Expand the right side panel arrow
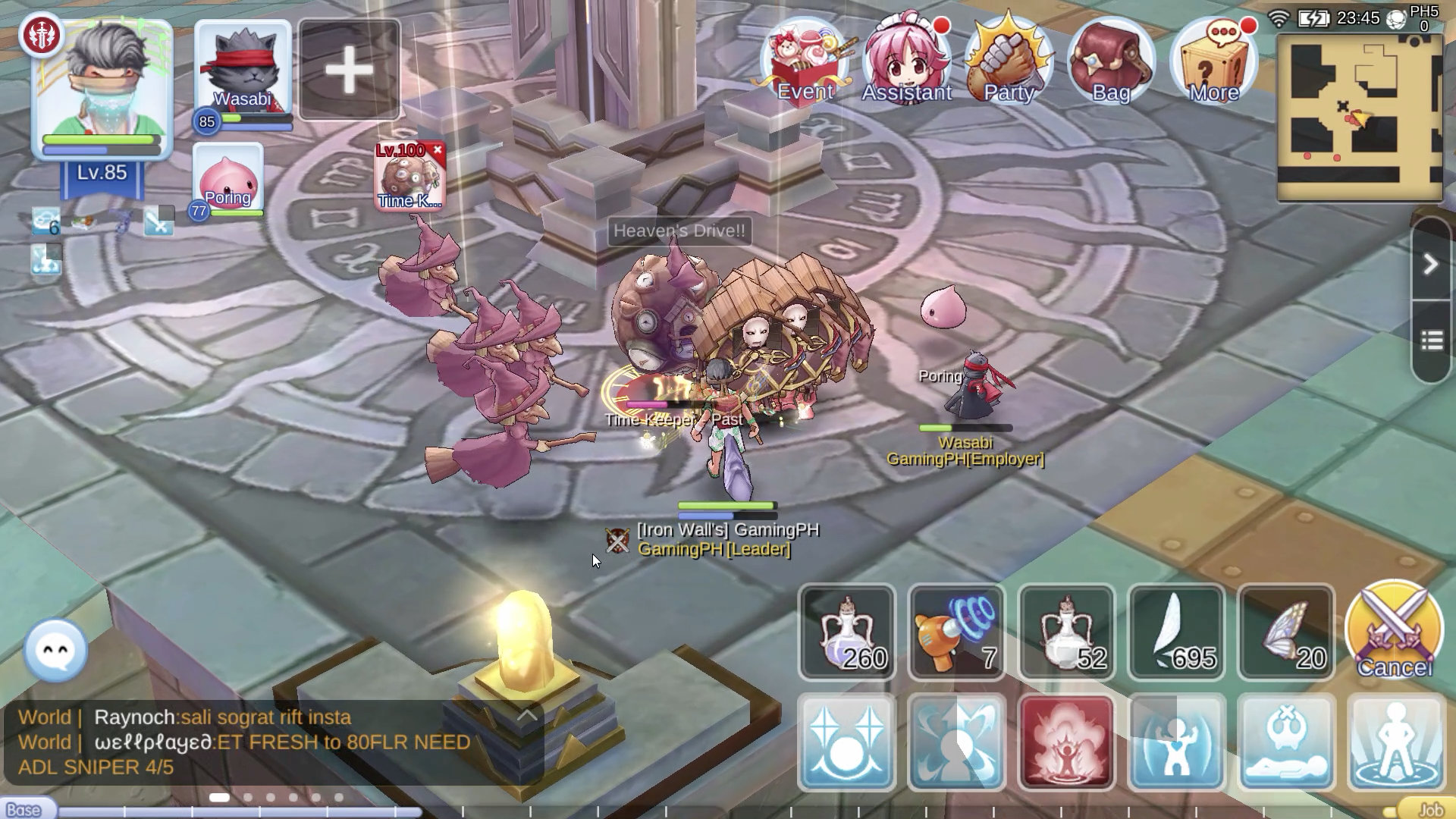Screen dimensions: 1456x819 pyautogui.click(x=1430, y=264)
